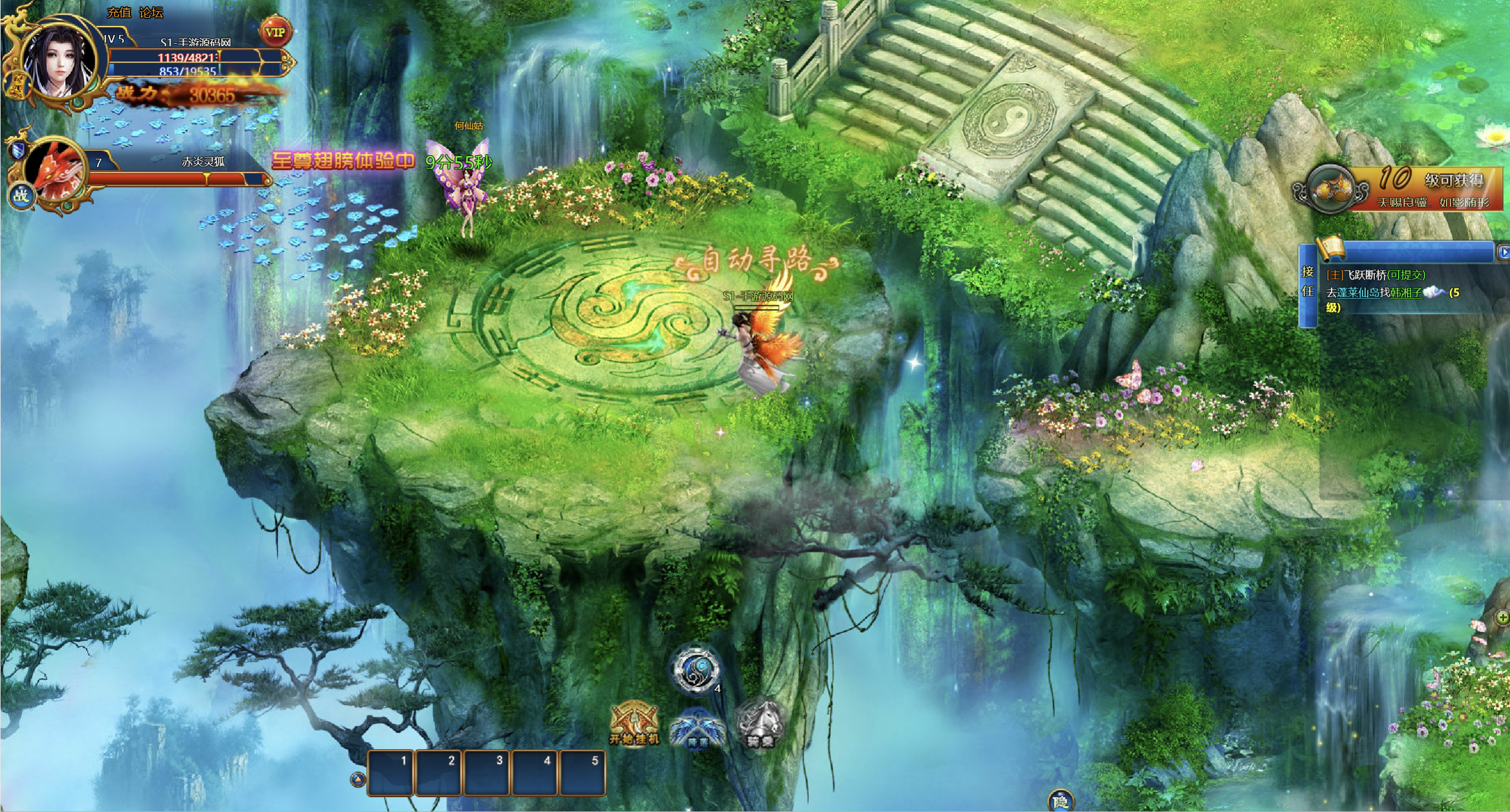Click the 骑乘 horse mount button

[760, 724]
